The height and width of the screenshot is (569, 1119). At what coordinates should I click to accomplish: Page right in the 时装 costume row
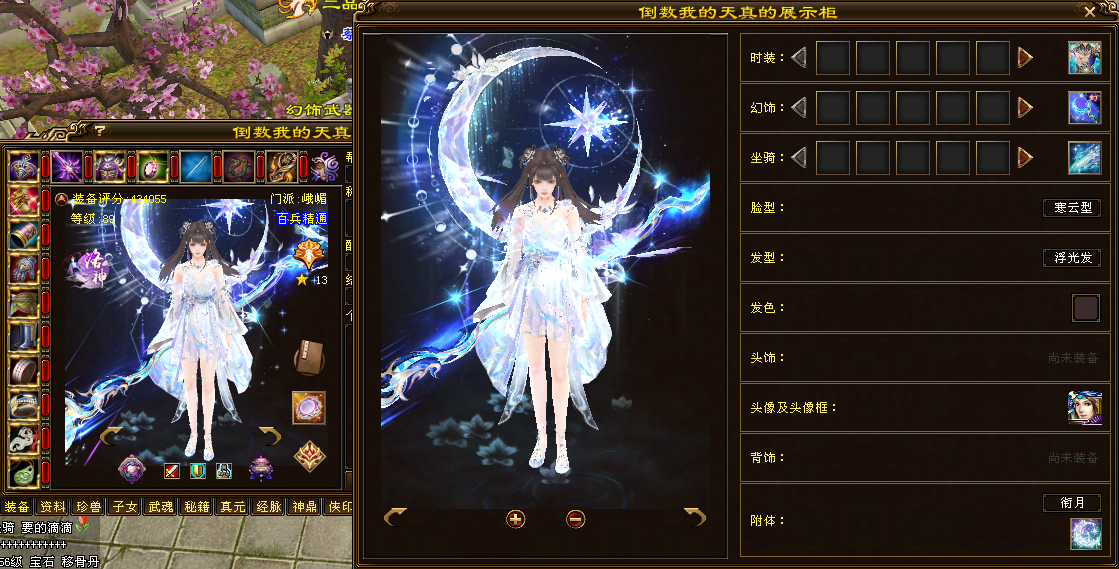tap(1025, 58)
